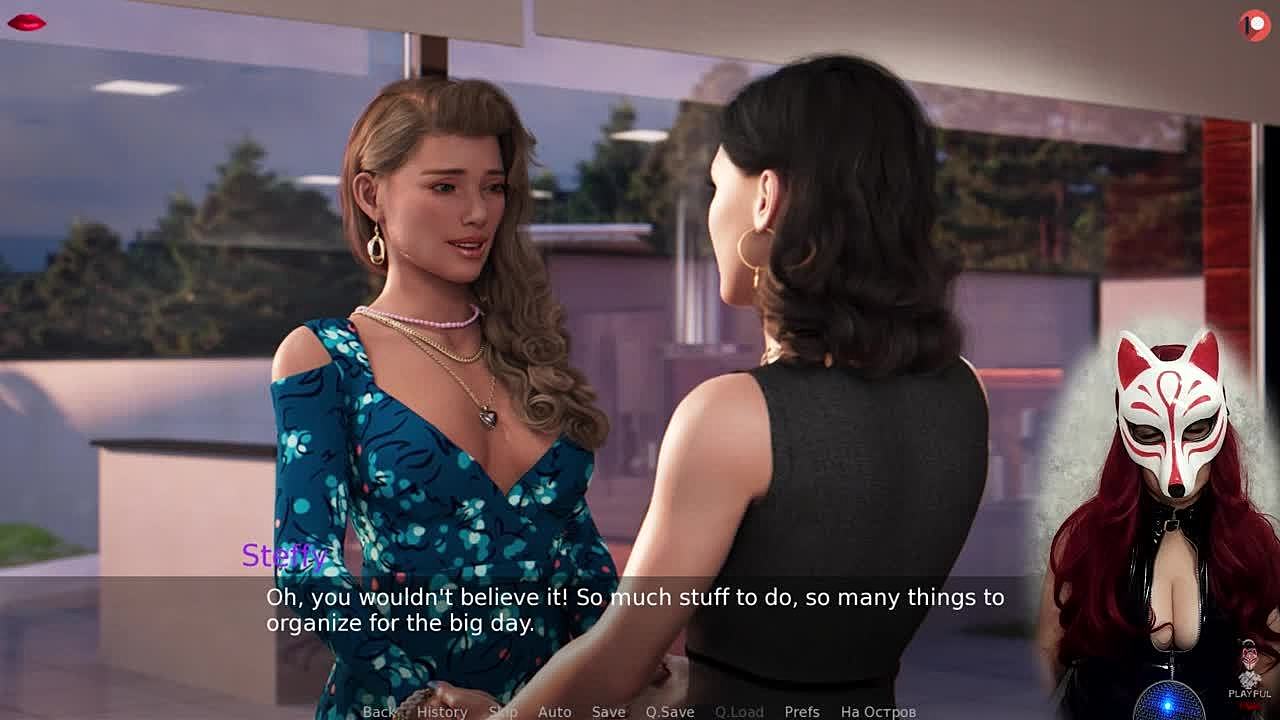Quick save with the Q.Save button
Screen dimensions: 1280x720
point(670,711)
